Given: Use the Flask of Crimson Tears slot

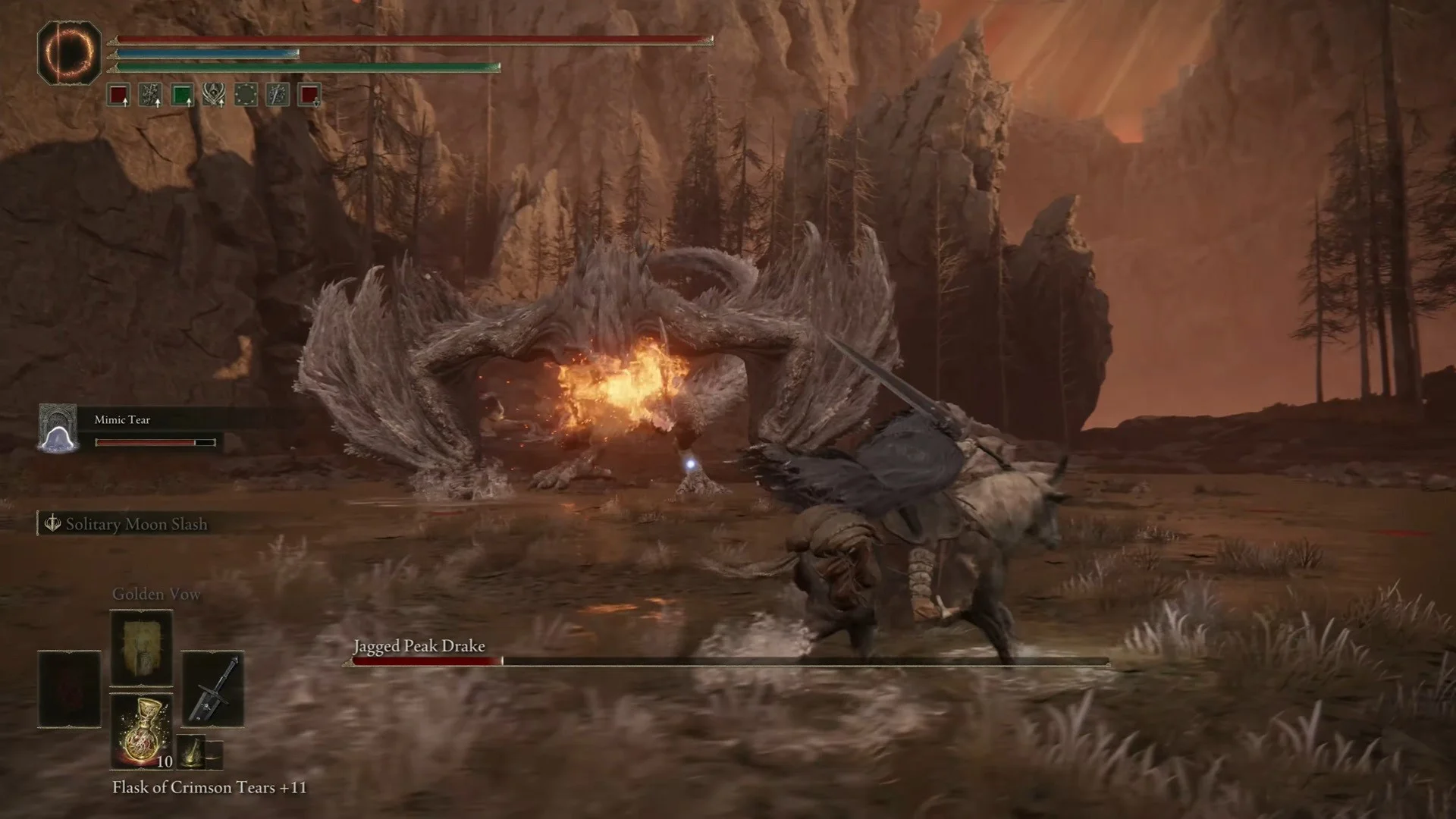Looking at the screenshot, I should pyautogui.click(x=141, y=731).
